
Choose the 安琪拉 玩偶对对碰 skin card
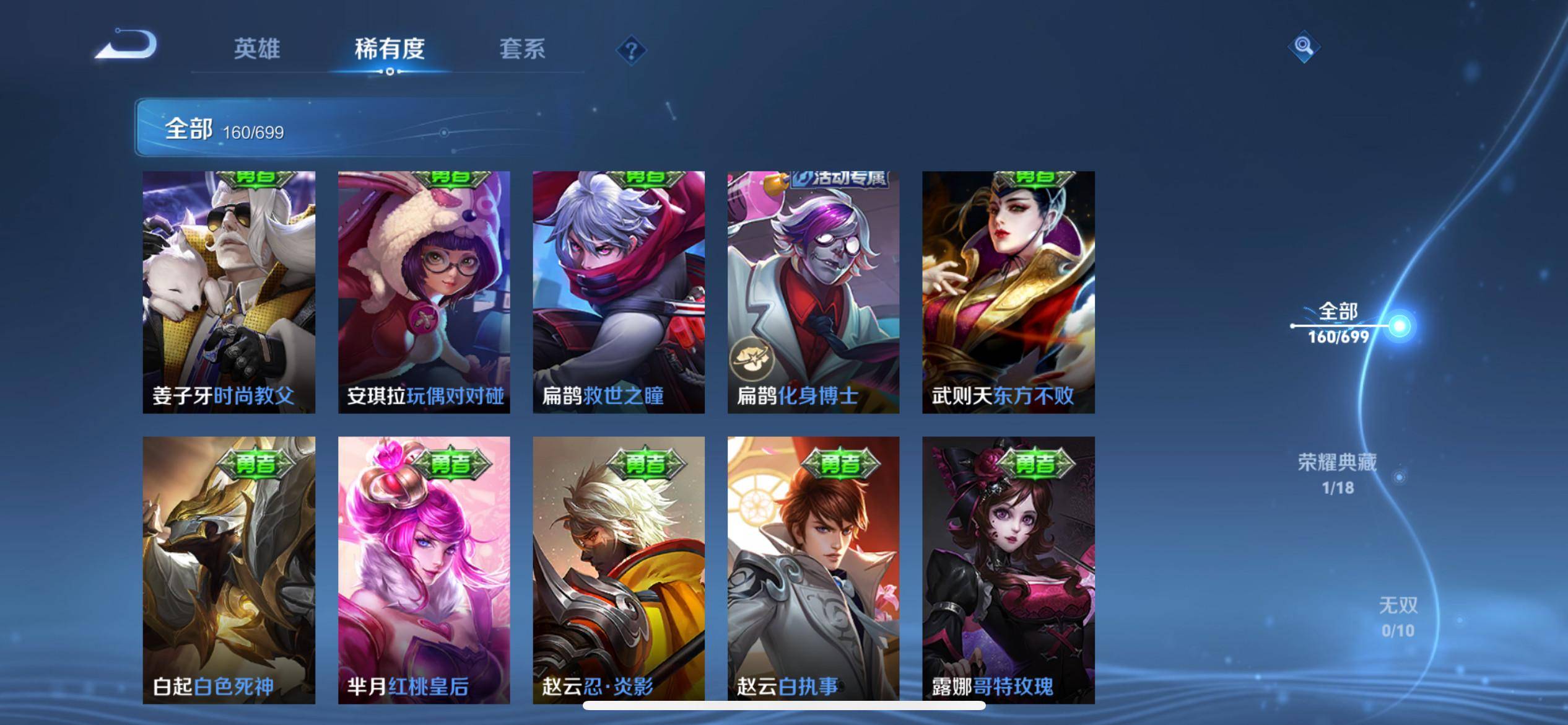pyautogui.click(x=424, y=292)
